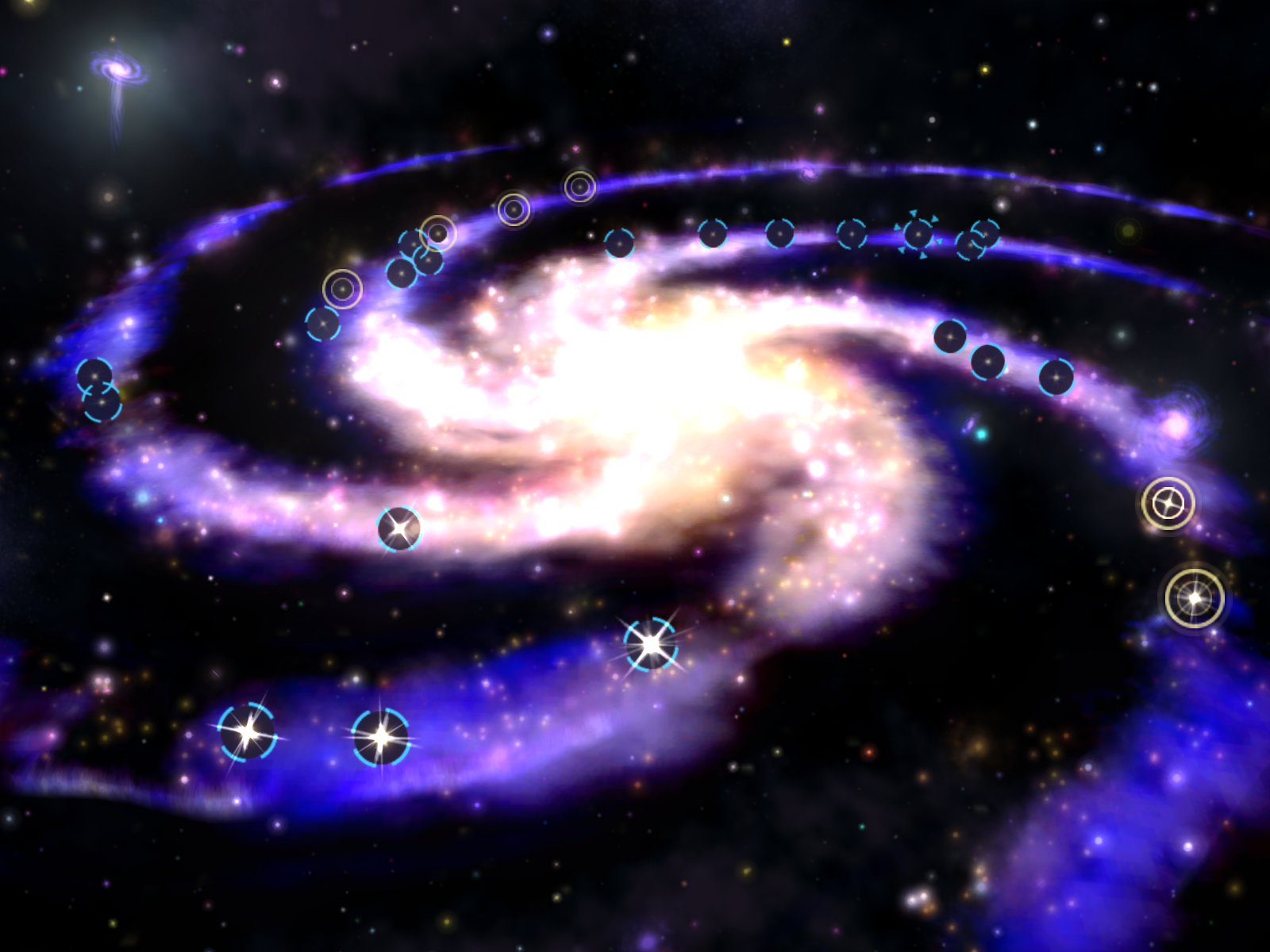Select the dark crosshair star with double yellow rings above it
This screenshot has height=952, width=1270.
pos(1168,502)
